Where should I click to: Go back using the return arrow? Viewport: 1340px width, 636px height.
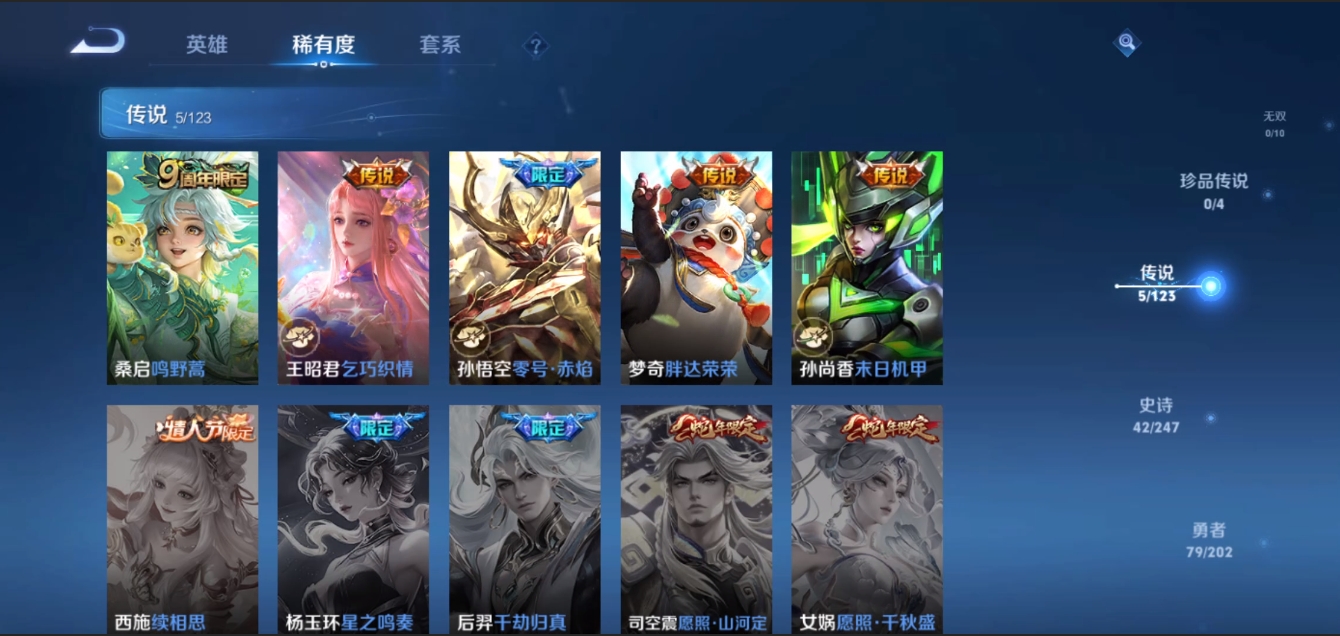[98, 42]
